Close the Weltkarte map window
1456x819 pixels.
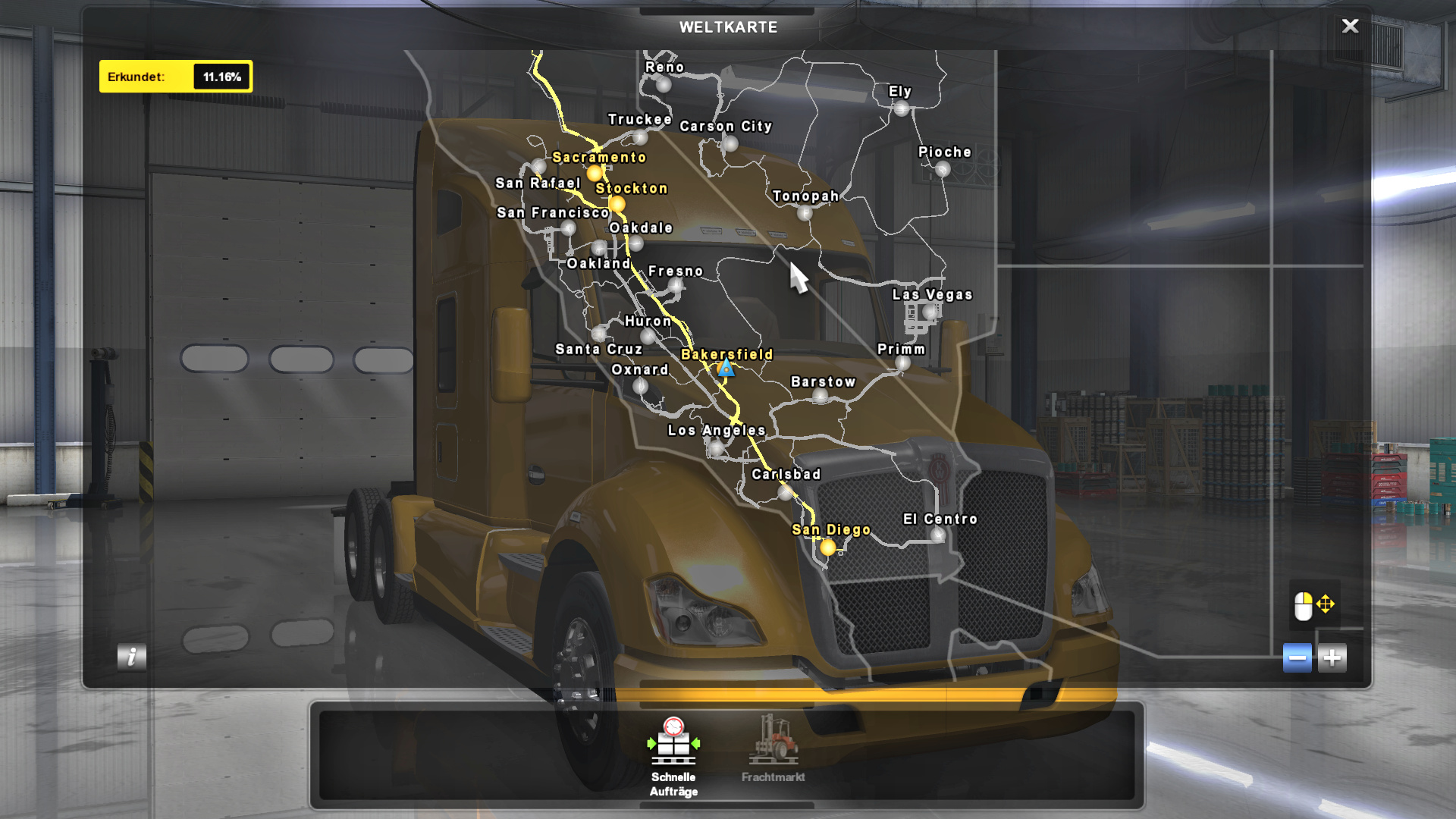1350,27
